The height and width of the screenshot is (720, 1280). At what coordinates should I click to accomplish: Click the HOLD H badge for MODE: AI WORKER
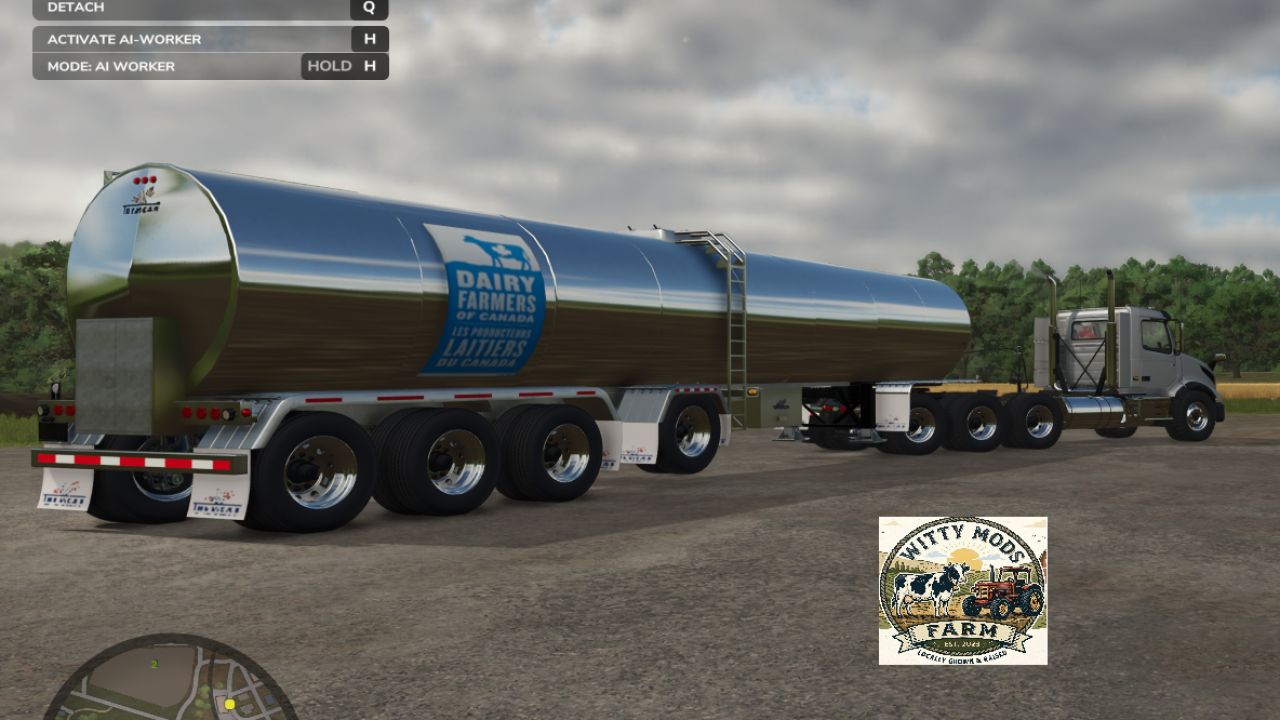tap(344, 65)
